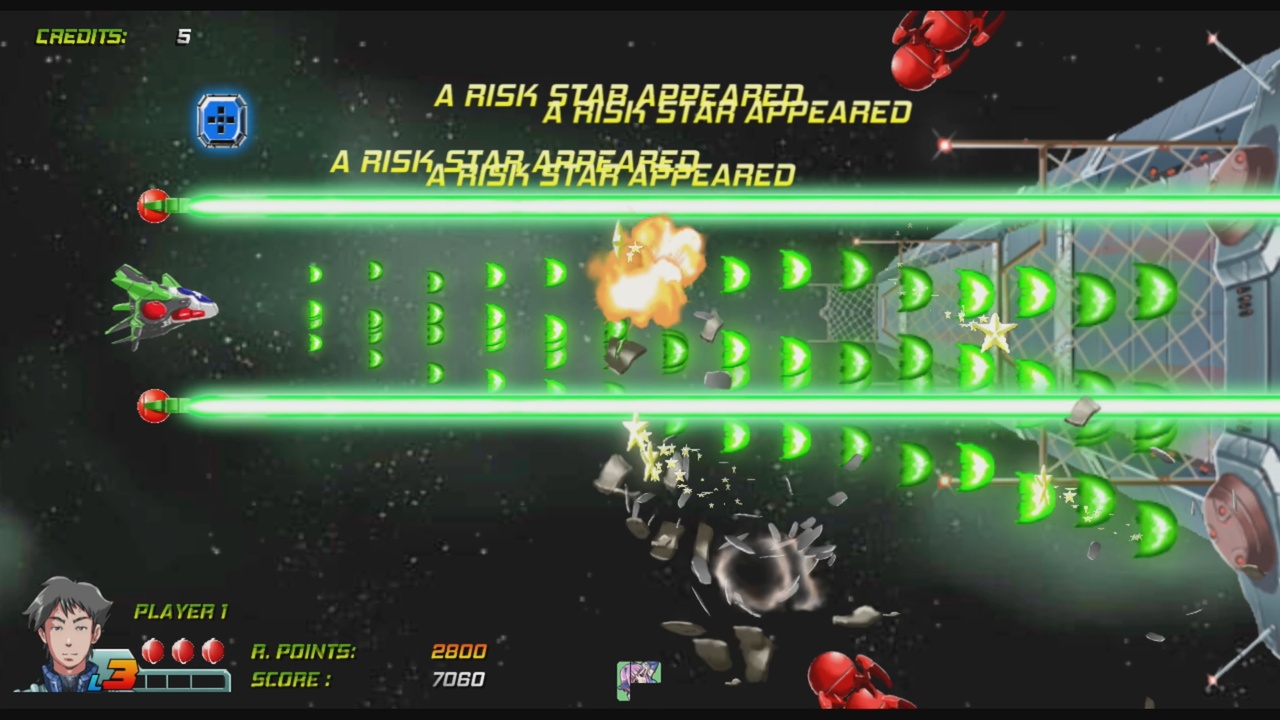Collect the blue power-up crystal item

[222, 120]
